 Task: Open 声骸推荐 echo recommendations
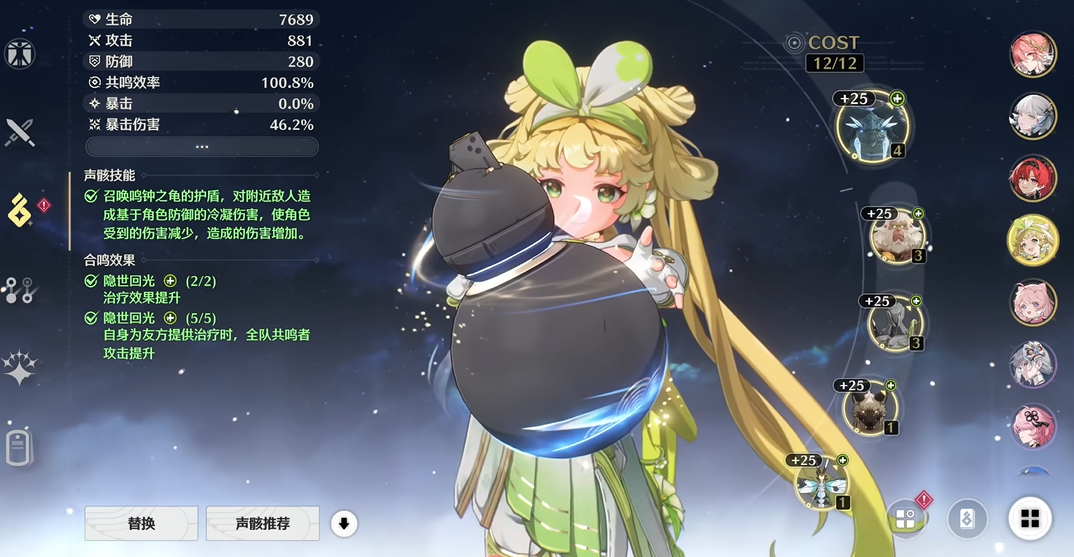(262, 523)
